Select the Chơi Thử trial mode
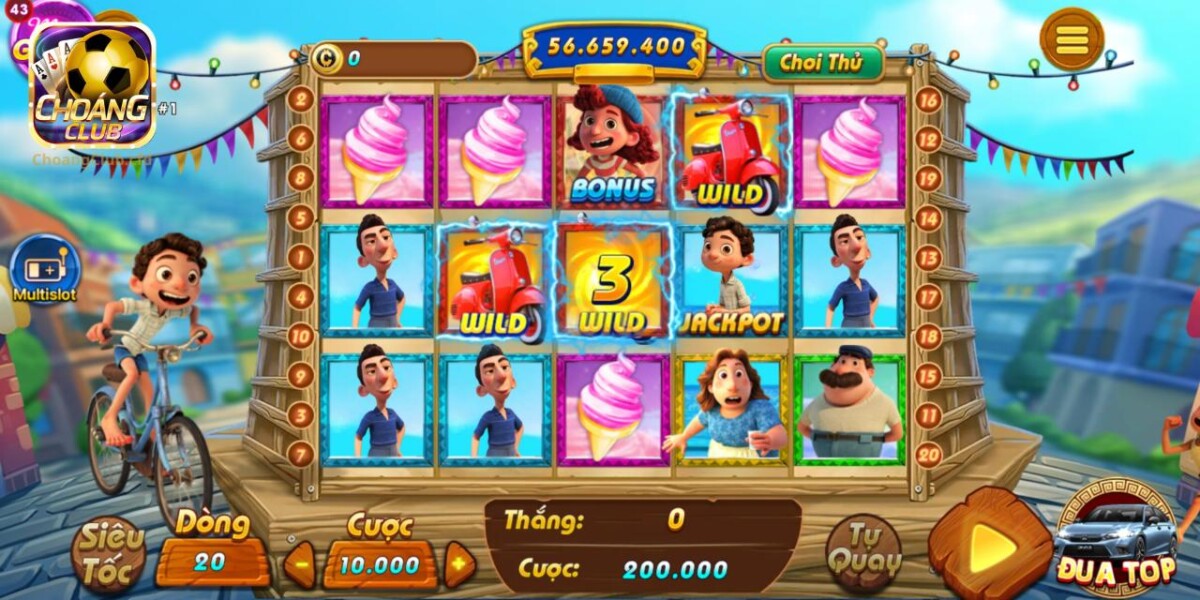1200x600 pixels. click(823, 63)
